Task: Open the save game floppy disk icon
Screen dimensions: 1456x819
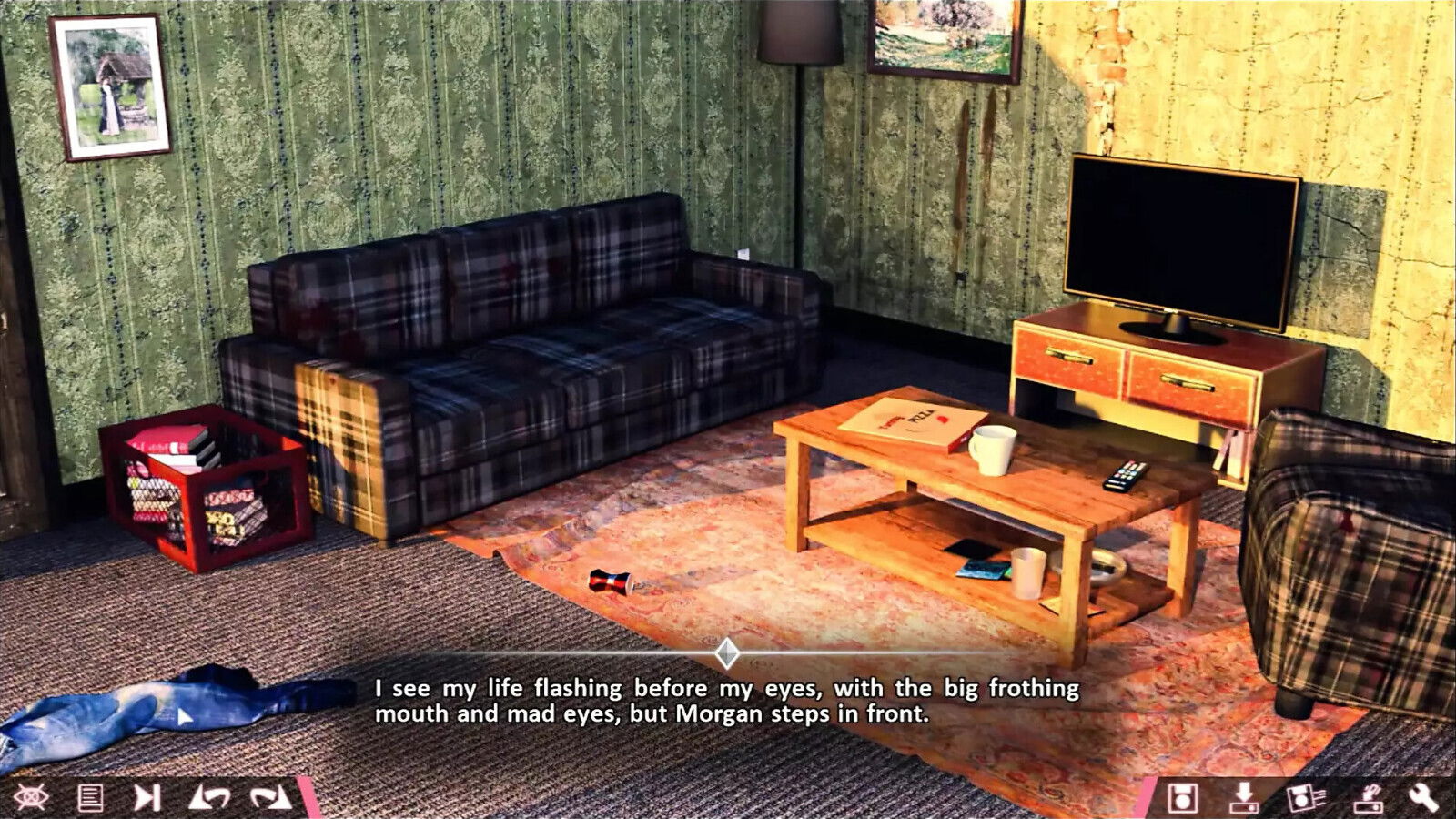Action: (1182, 798)
